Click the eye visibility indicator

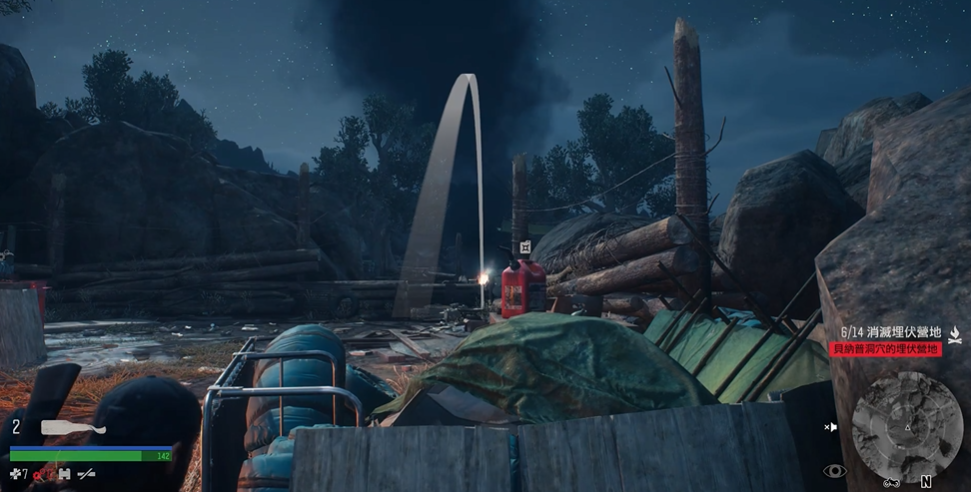pyautogui.click(x=834, y=470)
